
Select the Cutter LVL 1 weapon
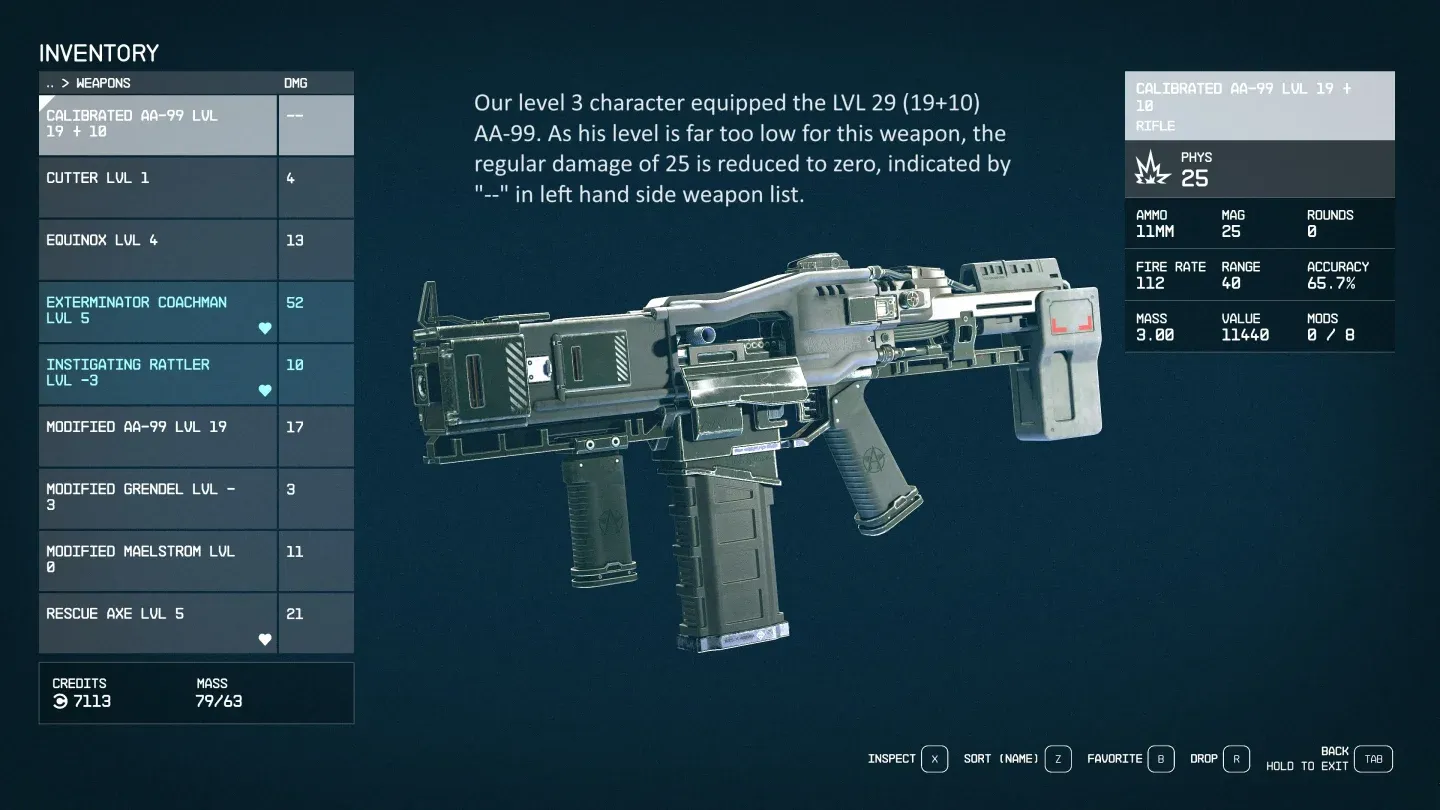pyautogui.click(x=158, y=188)
